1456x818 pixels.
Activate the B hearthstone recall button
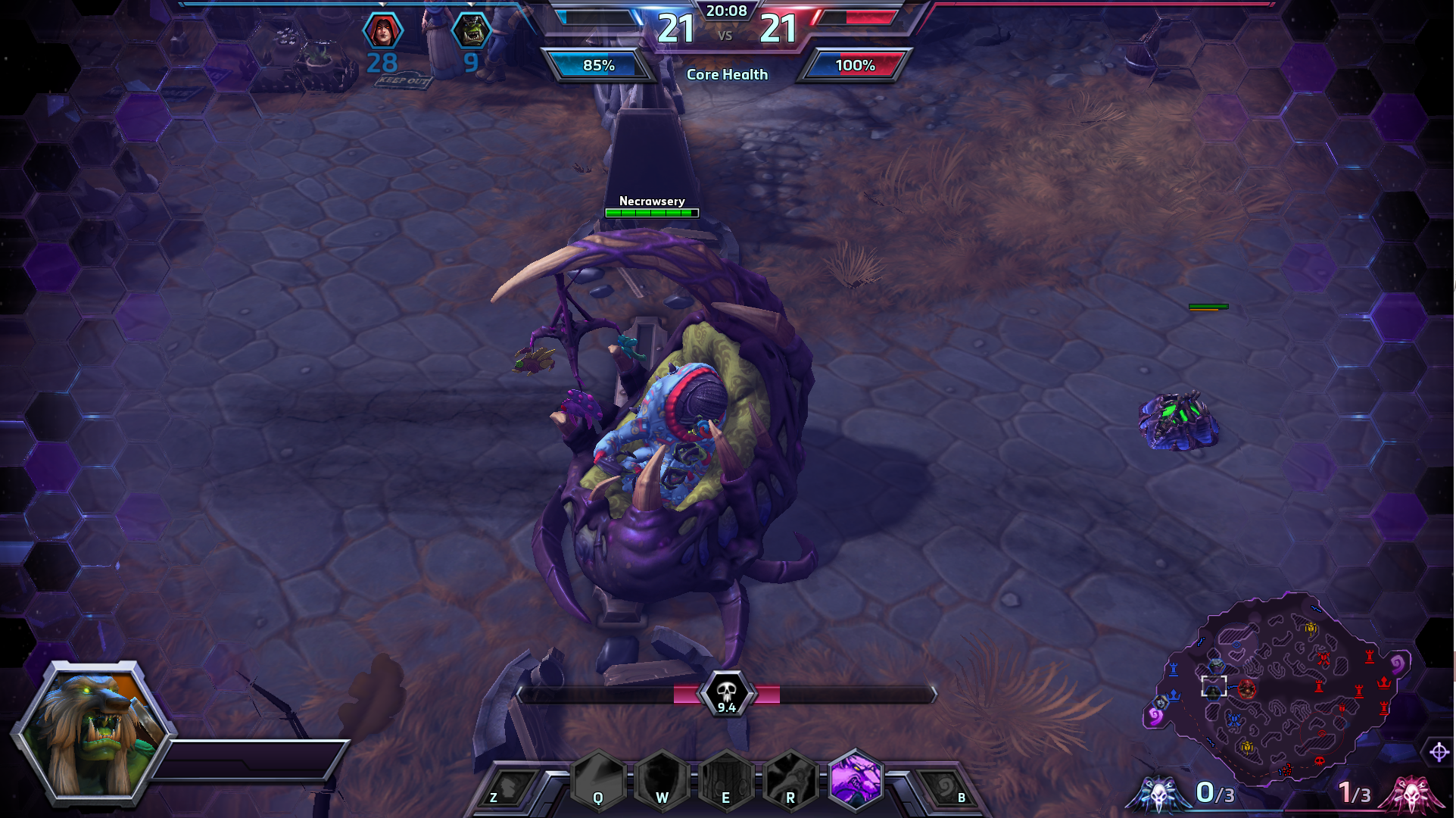946,789
